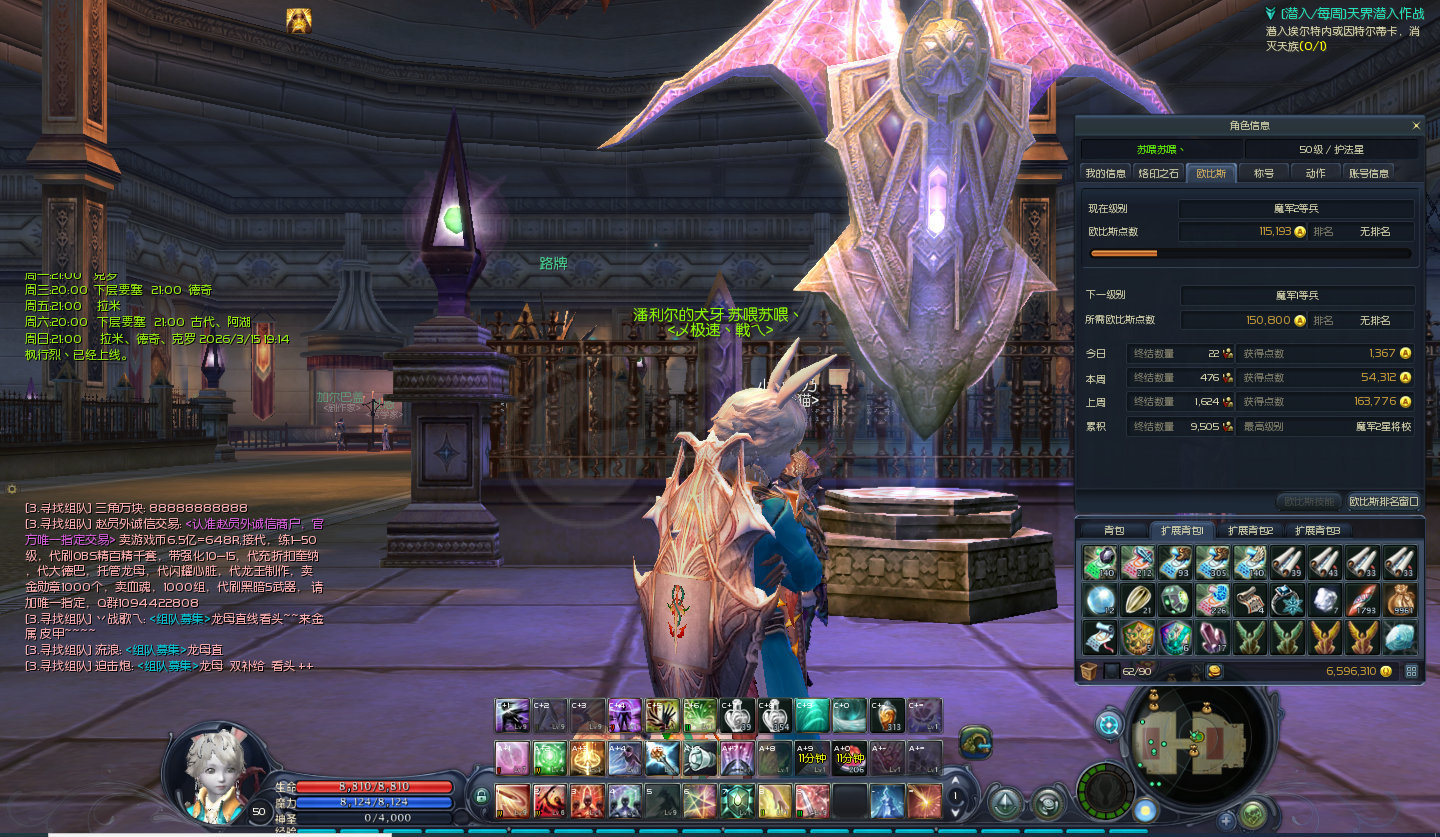The image size is (1440, 837).
Task: Select the 扩展背包2 tab
Action: click(x=1250, y=530)
